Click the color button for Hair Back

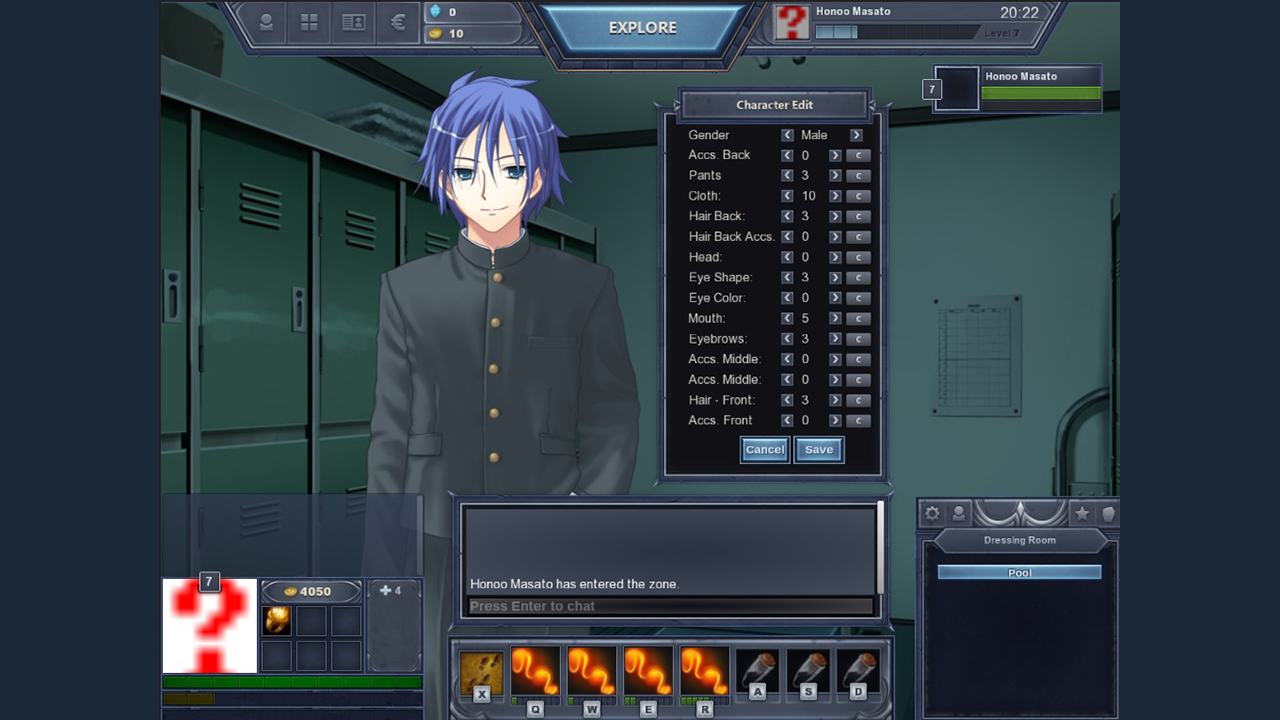click(x=858, y=217)
